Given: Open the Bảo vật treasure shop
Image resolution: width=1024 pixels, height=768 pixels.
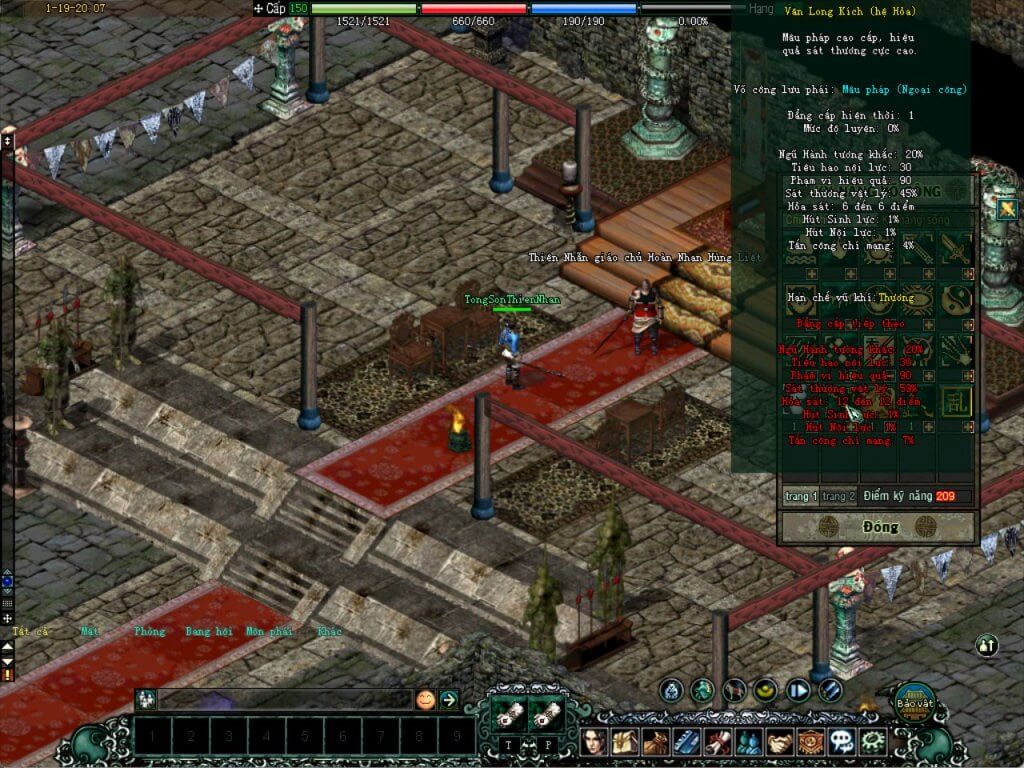Looking at the screenshot, I should coord(913,701).
